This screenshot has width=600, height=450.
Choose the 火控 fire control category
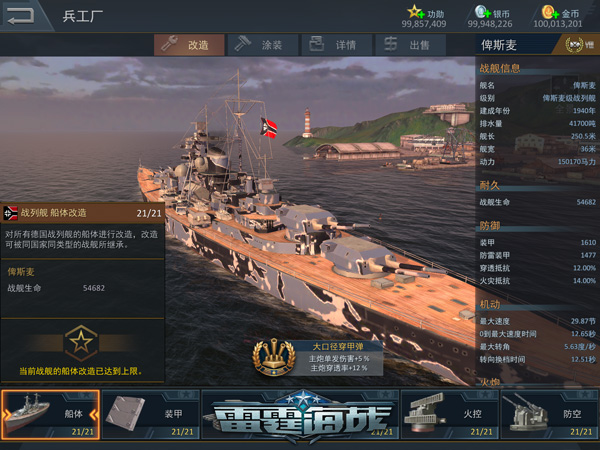point(450,414)
